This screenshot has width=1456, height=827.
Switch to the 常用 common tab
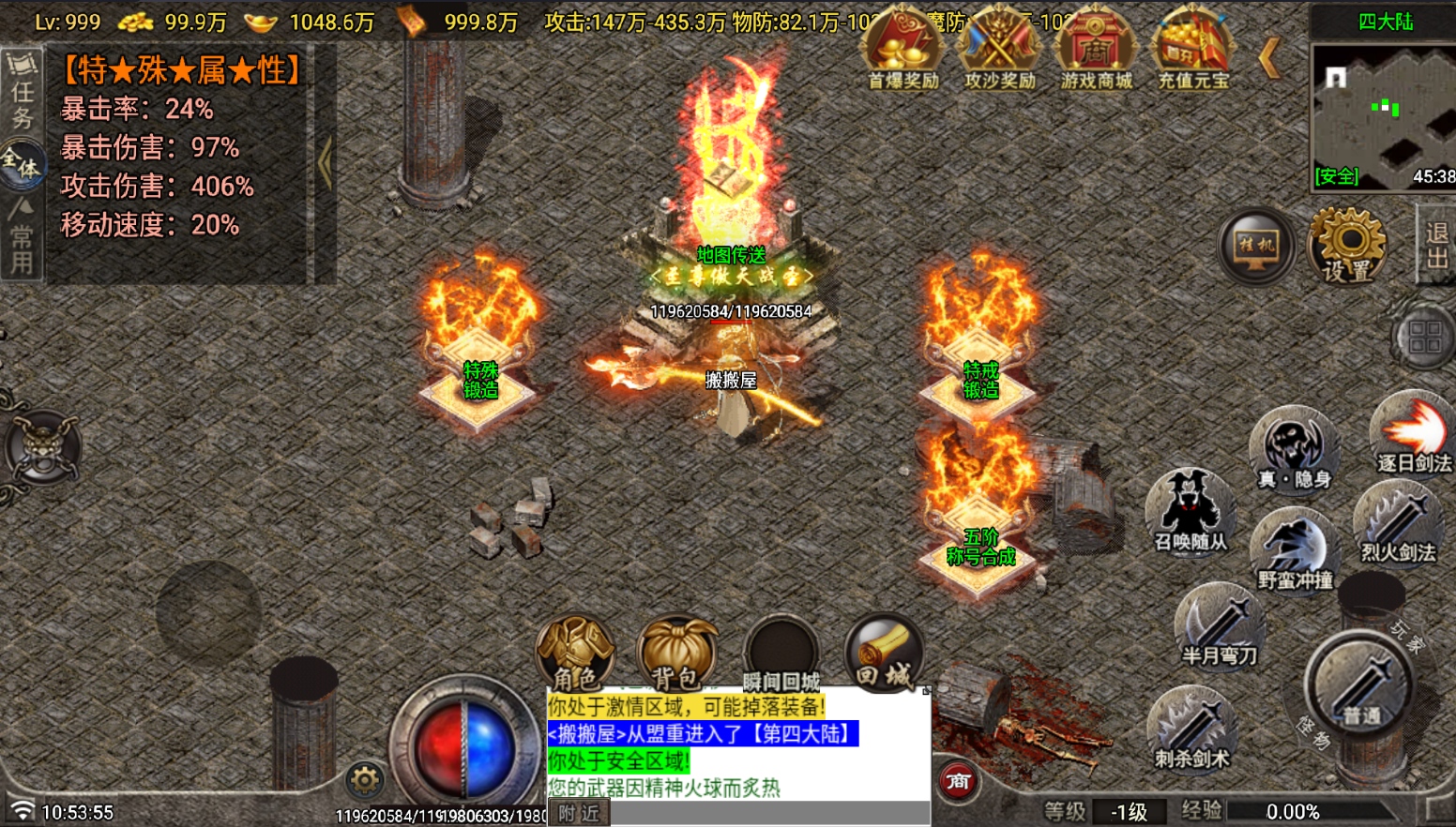(x=22, y=239)
